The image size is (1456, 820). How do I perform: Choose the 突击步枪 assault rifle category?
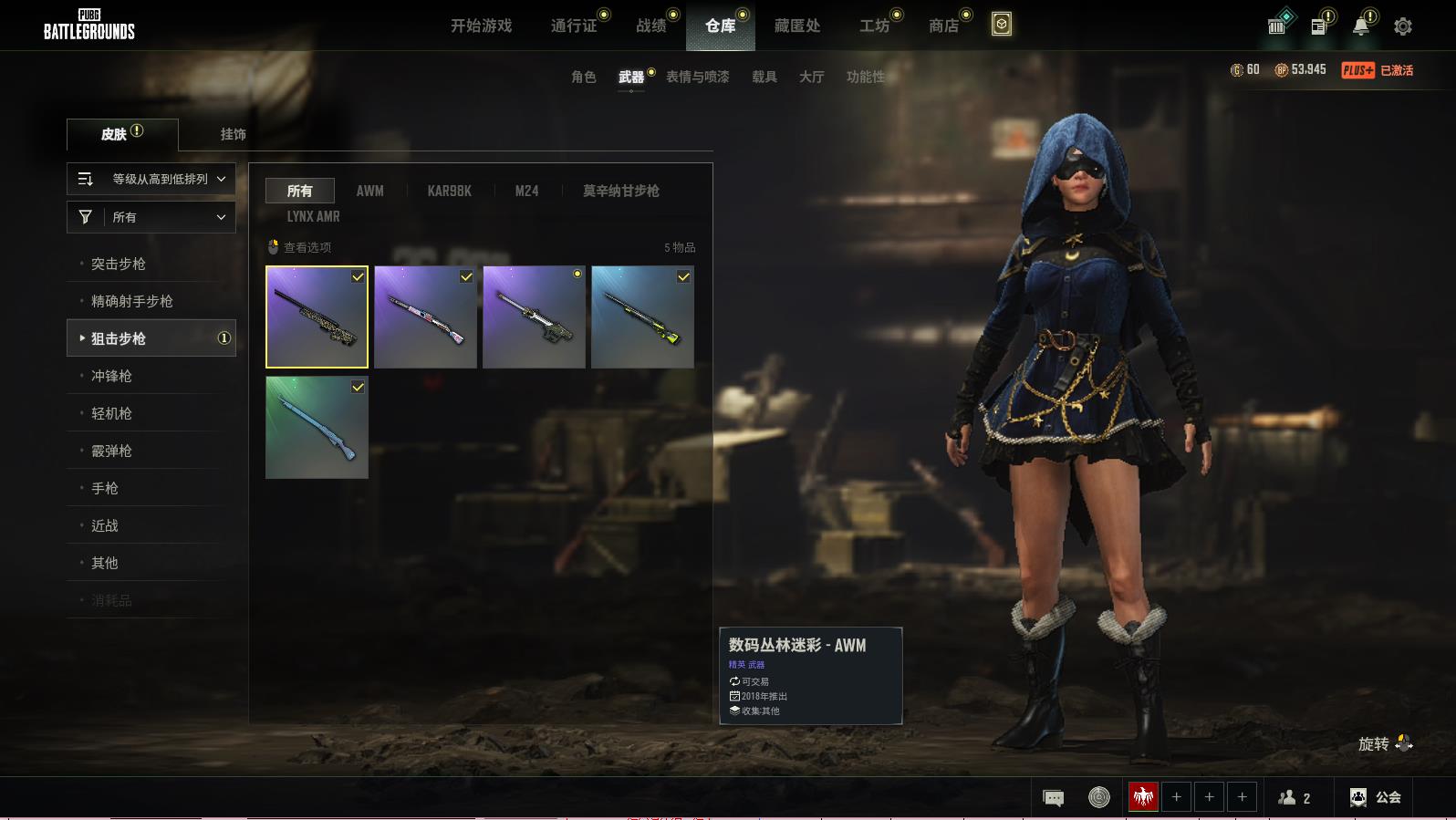point(119,264)
